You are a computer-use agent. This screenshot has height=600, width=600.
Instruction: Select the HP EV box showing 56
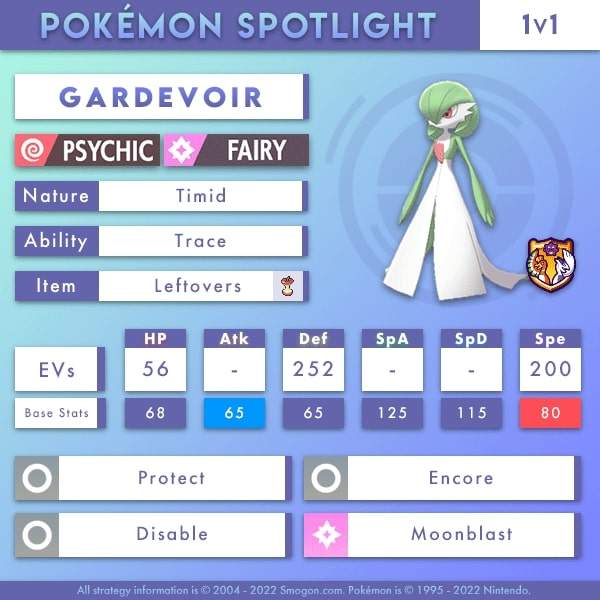155,369
